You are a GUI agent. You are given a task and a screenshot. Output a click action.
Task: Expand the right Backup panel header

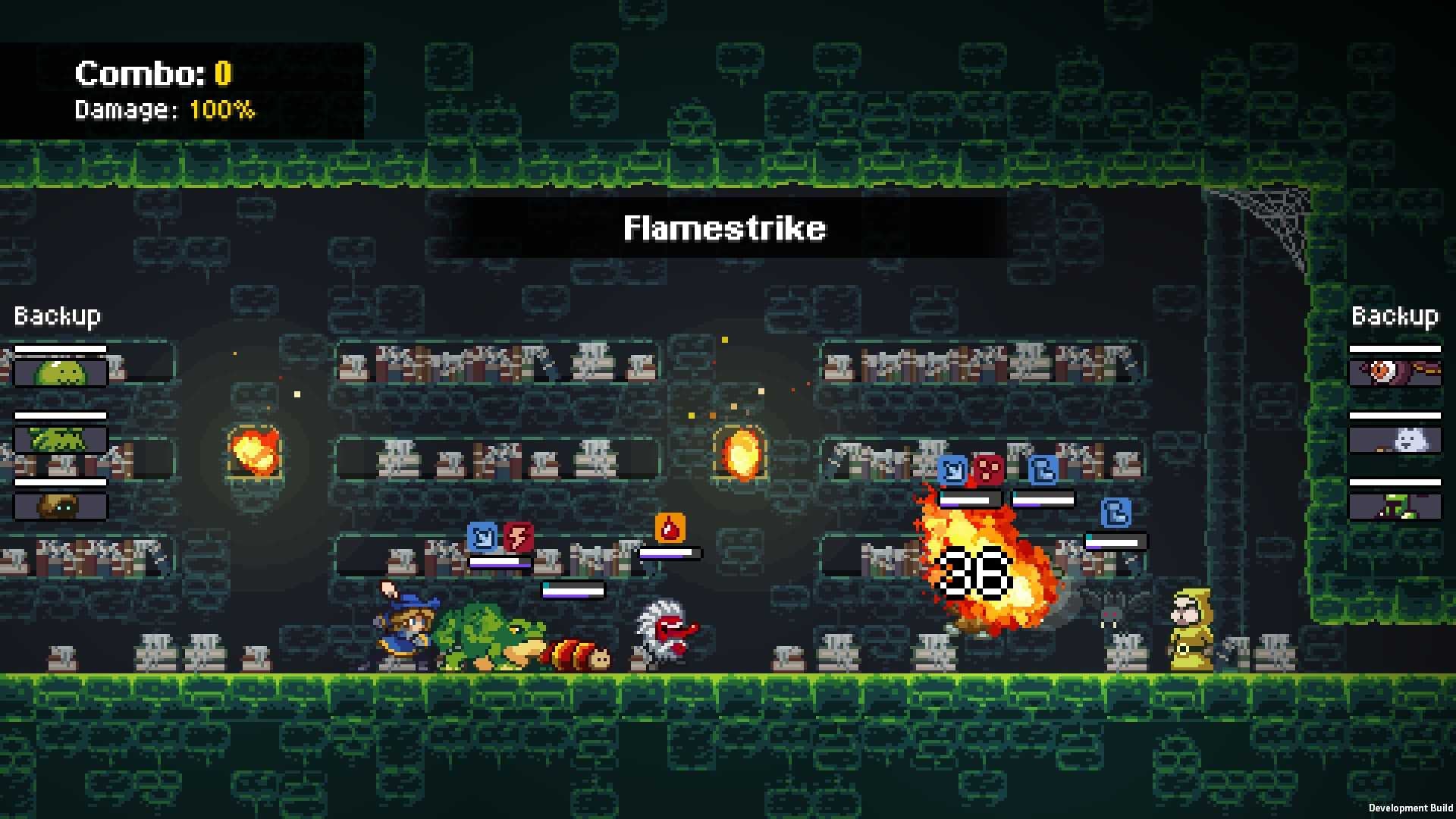[x=1394, y=315]
